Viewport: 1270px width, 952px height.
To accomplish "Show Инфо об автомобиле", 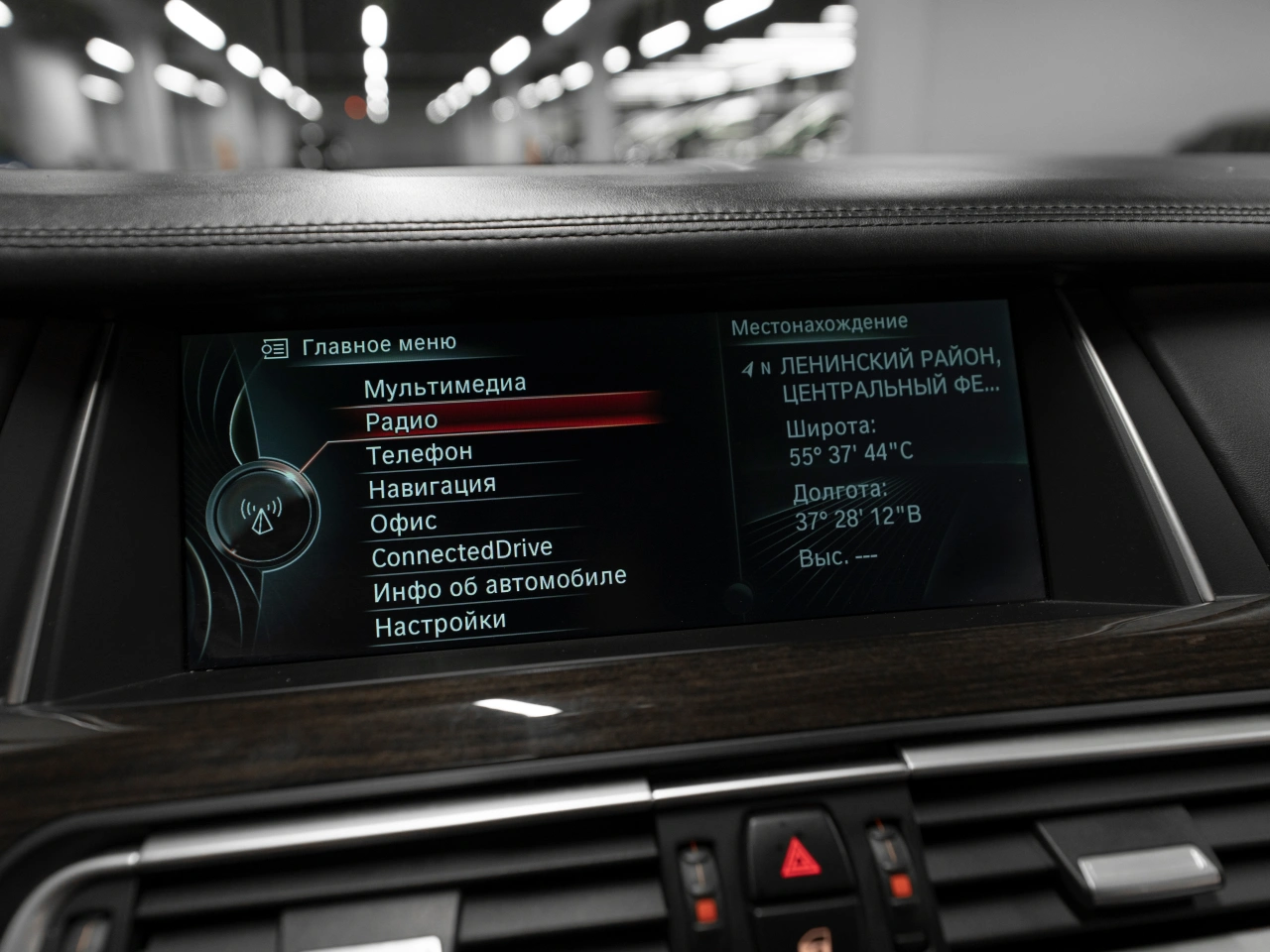I will tap(499, 585).
